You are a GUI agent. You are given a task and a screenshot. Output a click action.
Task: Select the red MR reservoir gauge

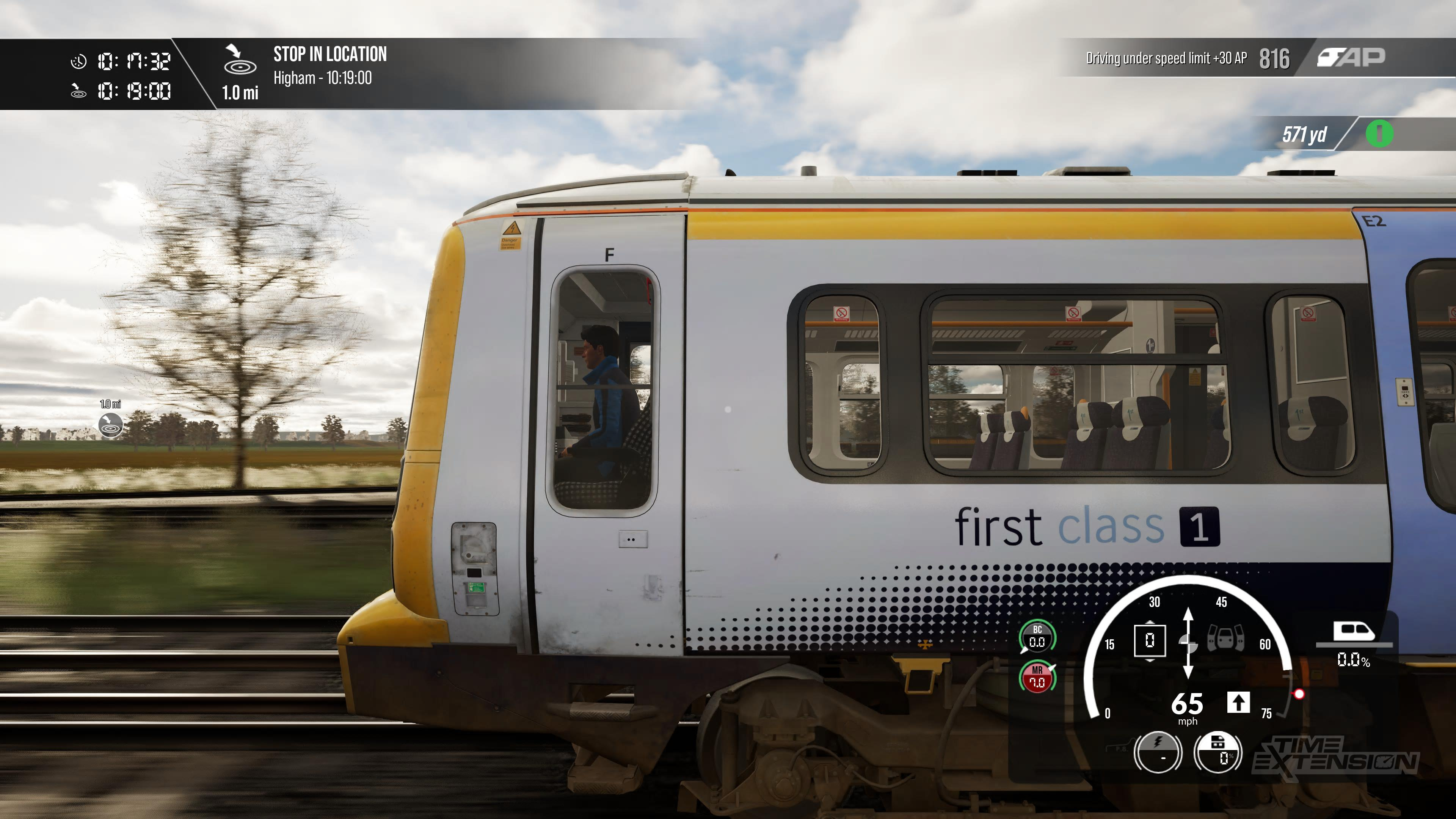point(1037,677)
